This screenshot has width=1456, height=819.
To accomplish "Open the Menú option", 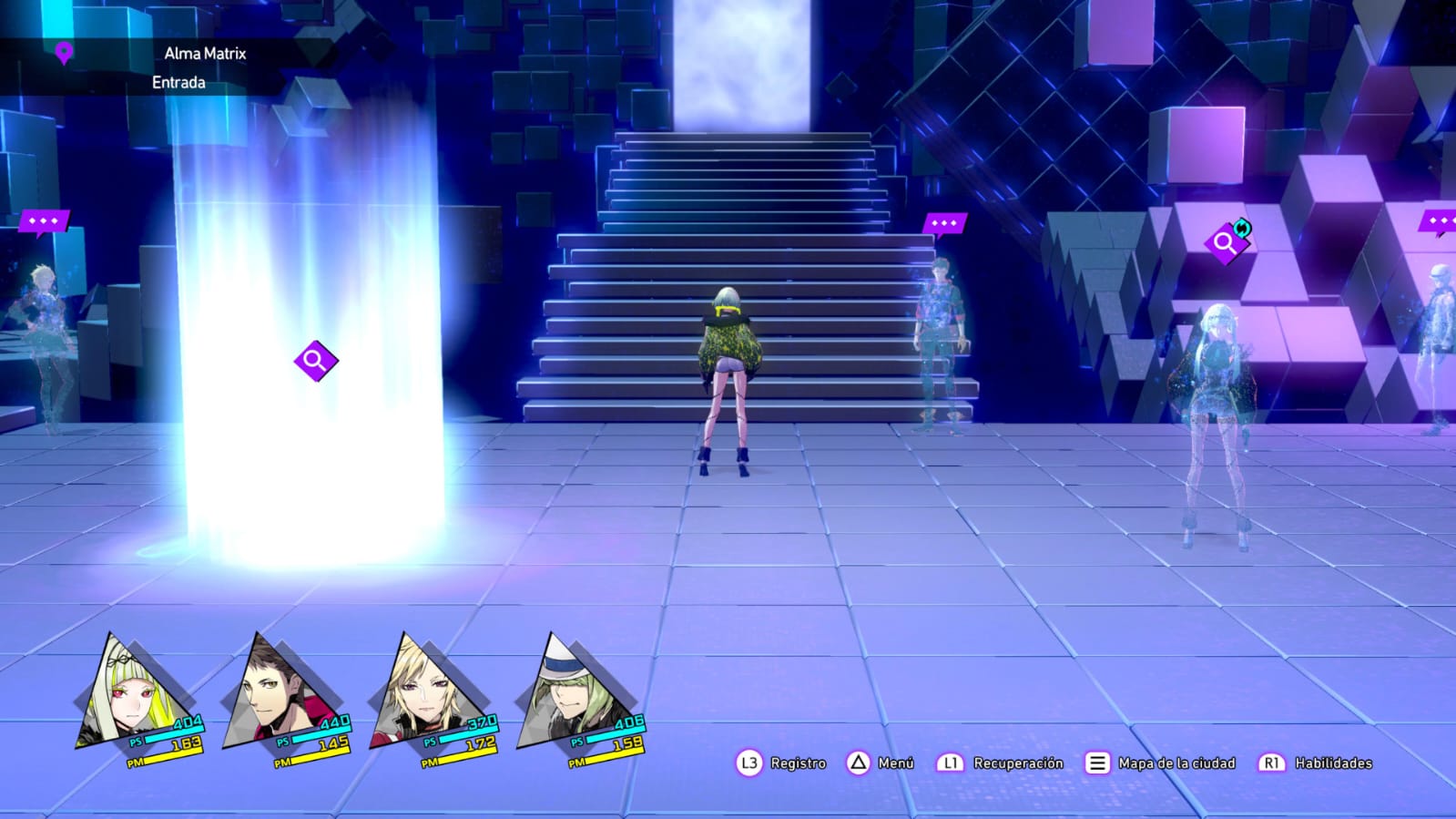I will pyautogui.click(x=897, y=763).
